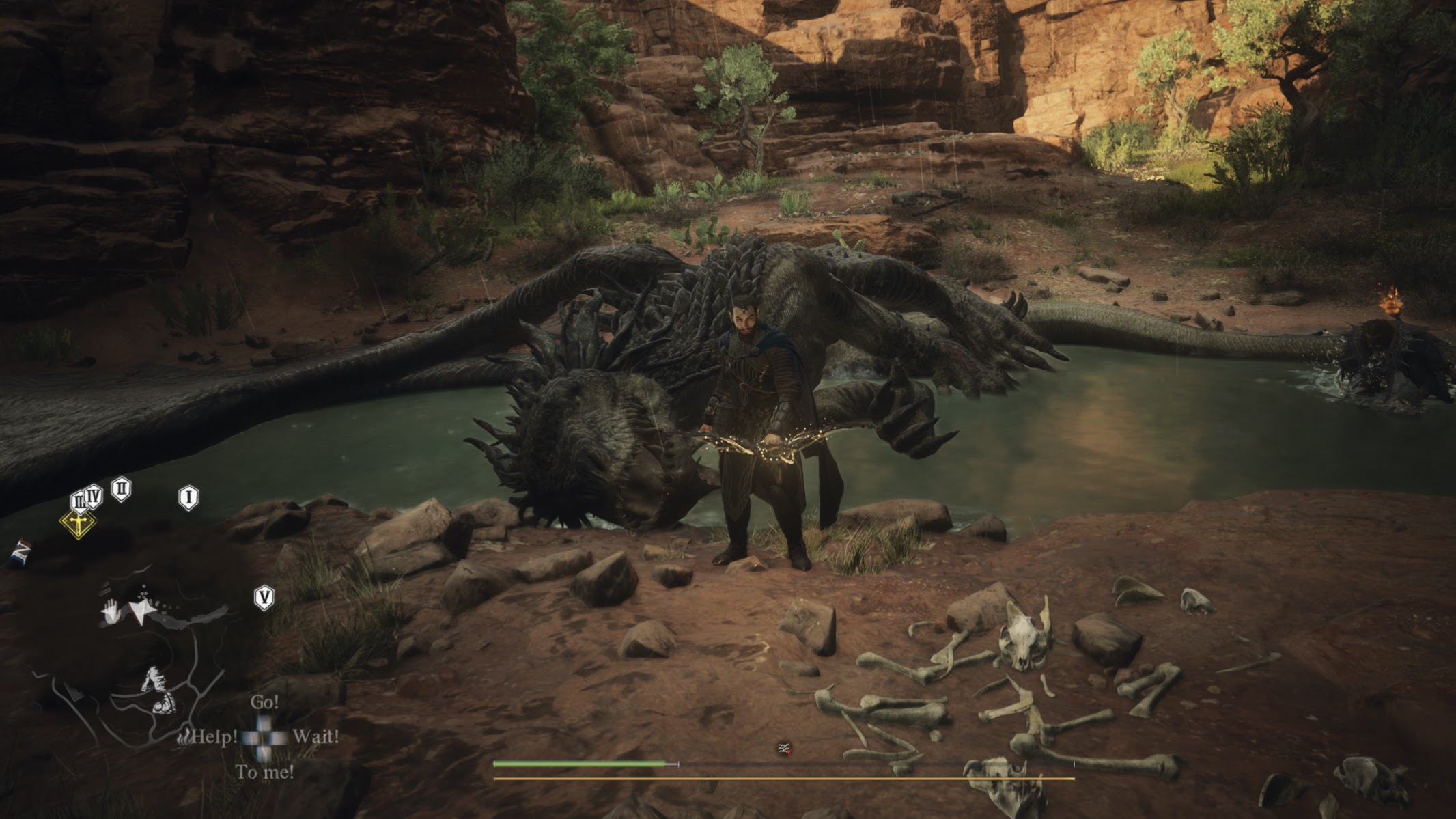This screenshot has height=819, width=1456.
Task: Select map marker II
Action: 122,488
